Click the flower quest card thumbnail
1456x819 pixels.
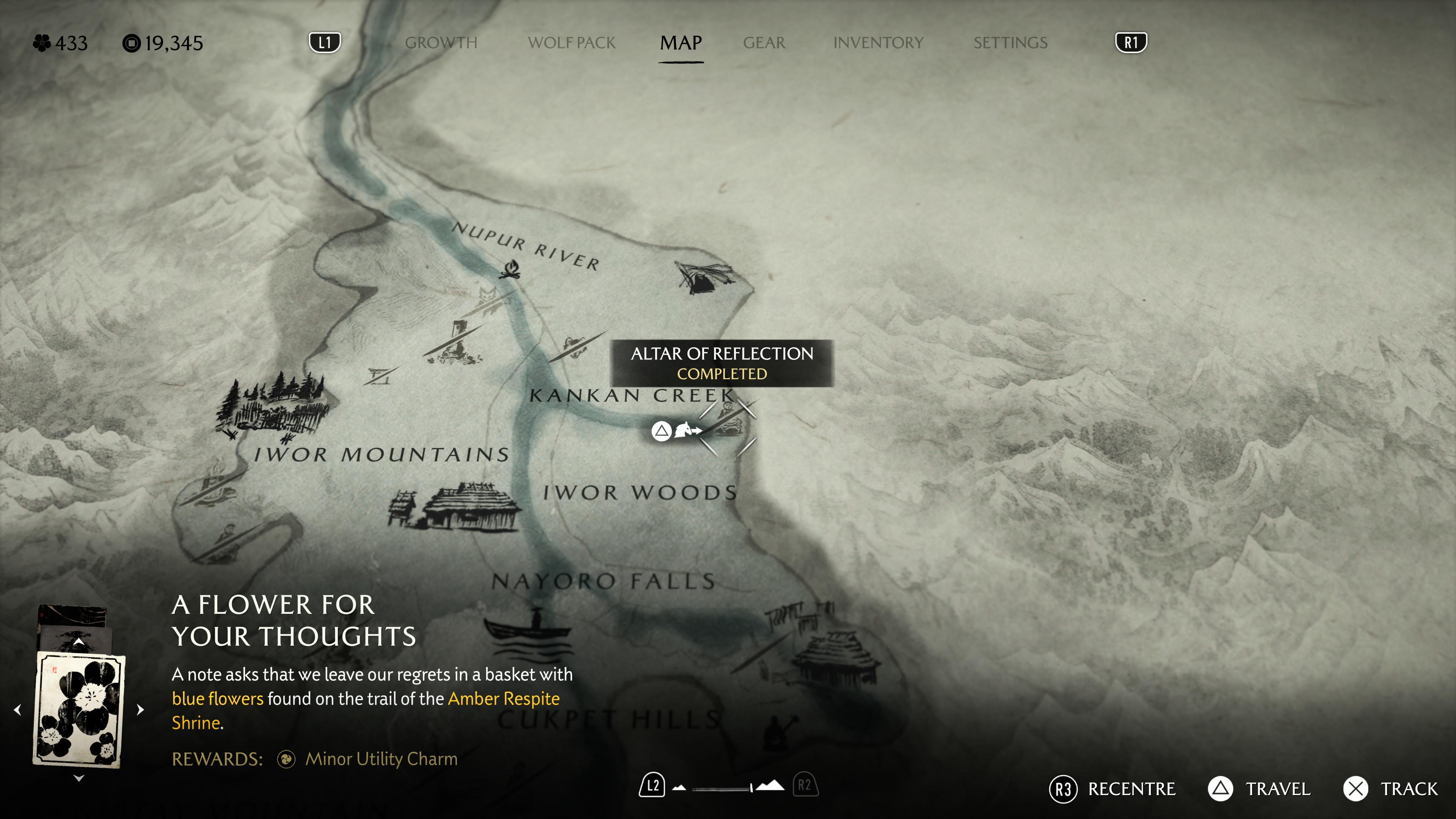(x=78, y=709)
